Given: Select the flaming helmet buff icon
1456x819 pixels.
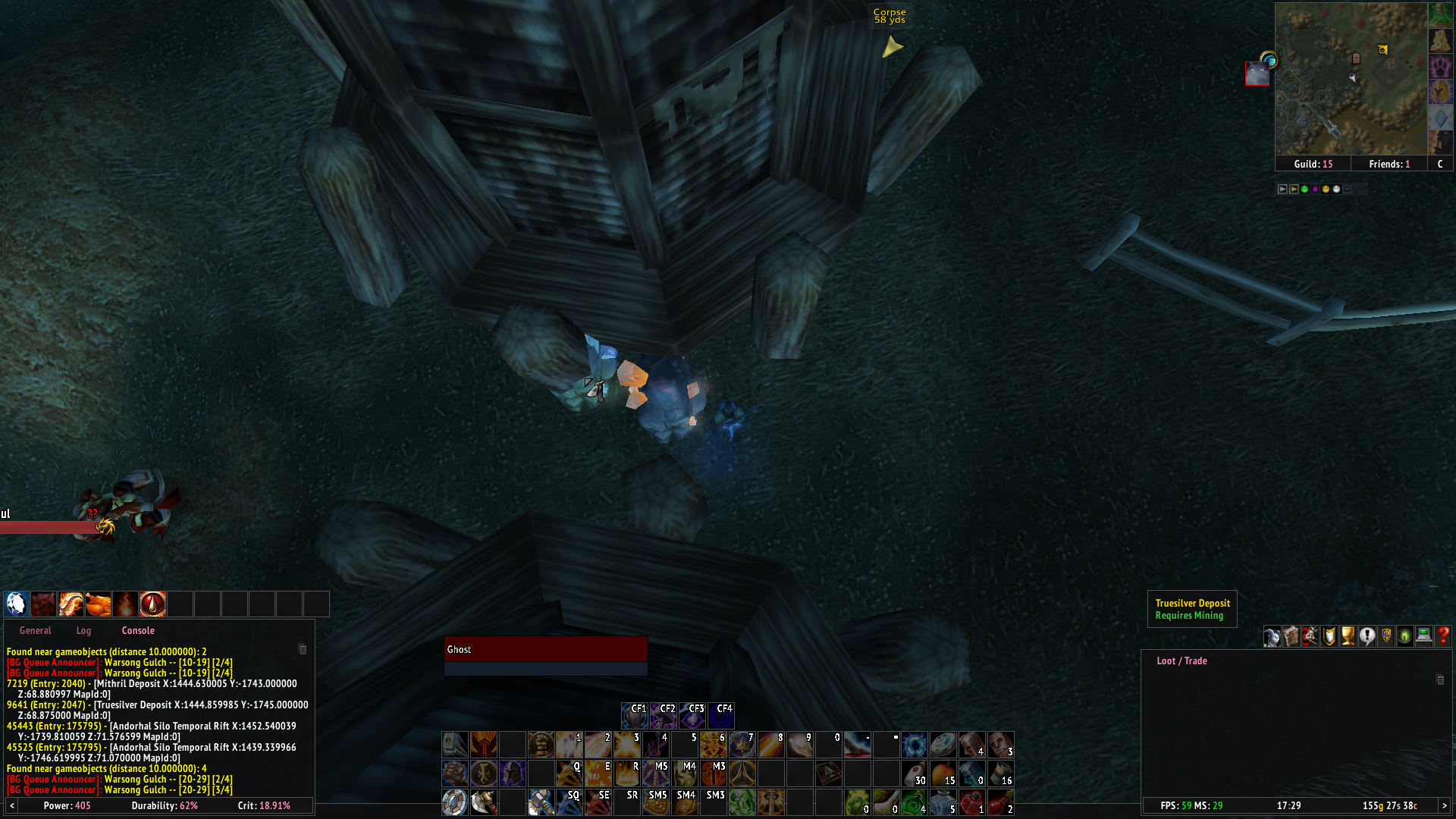Looking at the screenshot, I should (x=71, y=604).
